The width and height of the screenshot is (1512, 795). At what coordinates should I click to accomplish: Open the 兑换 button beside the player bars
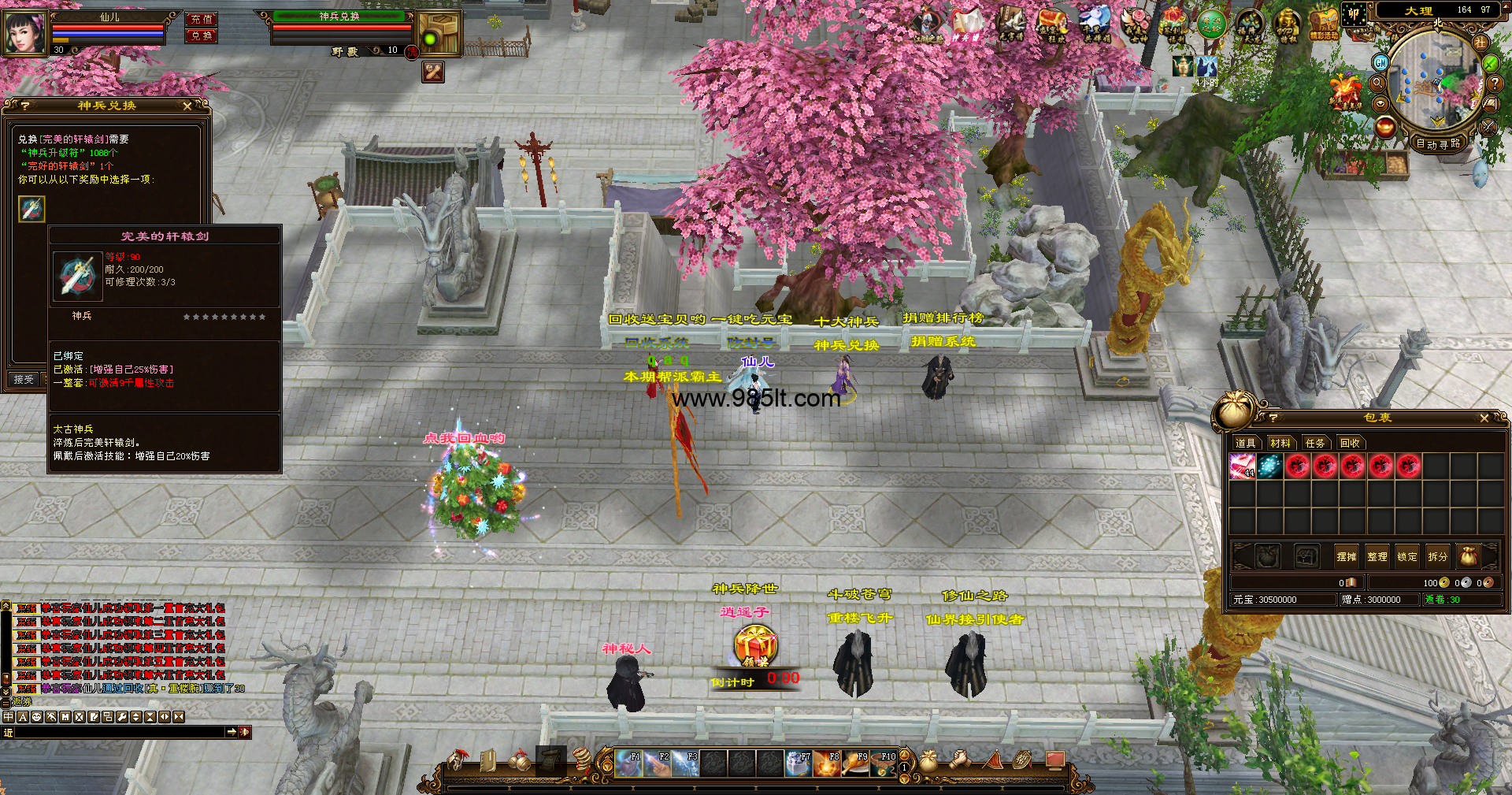point(202,36)
